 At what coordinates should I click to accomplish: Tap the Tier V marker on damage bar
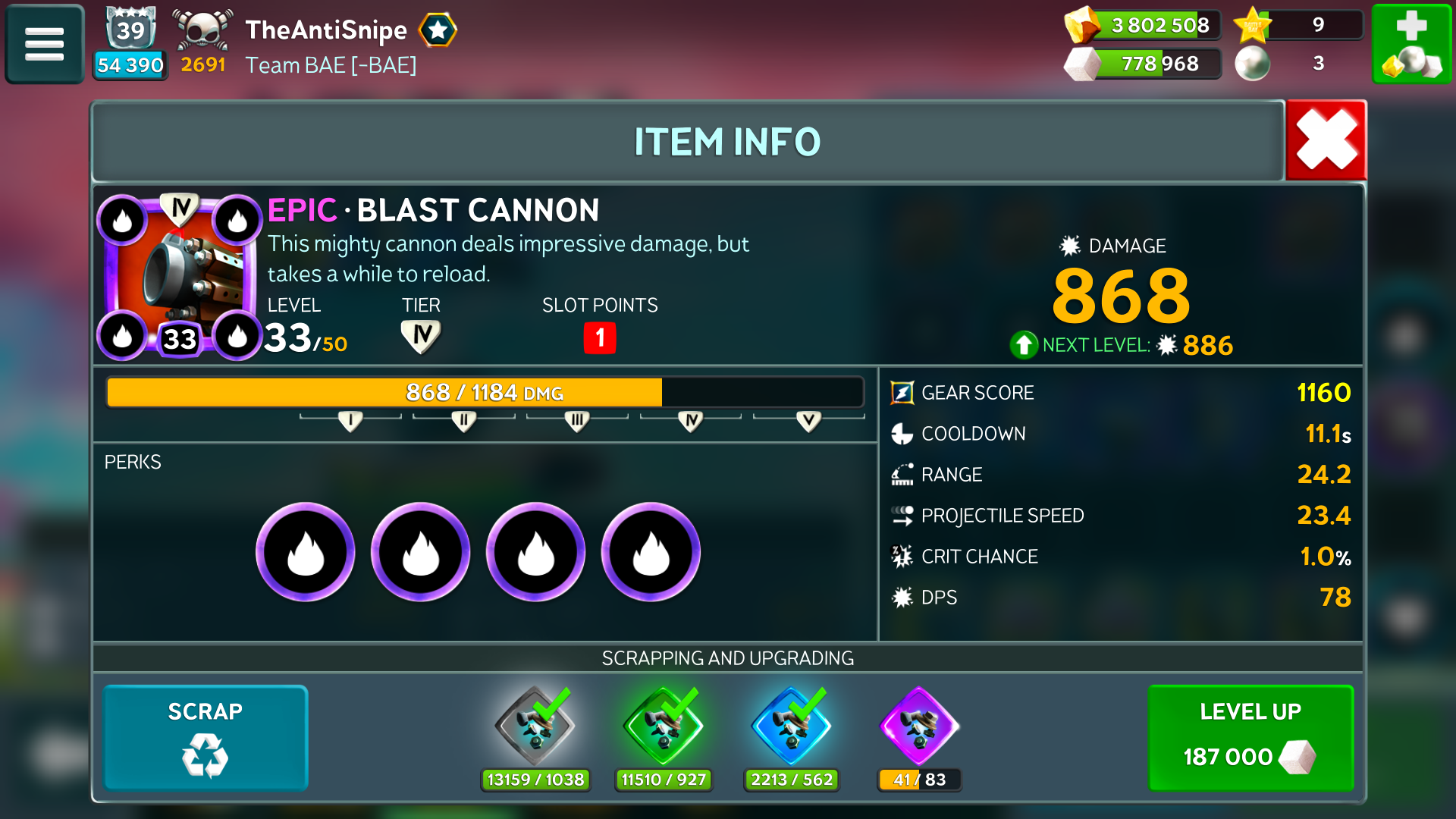click(808, 421)
